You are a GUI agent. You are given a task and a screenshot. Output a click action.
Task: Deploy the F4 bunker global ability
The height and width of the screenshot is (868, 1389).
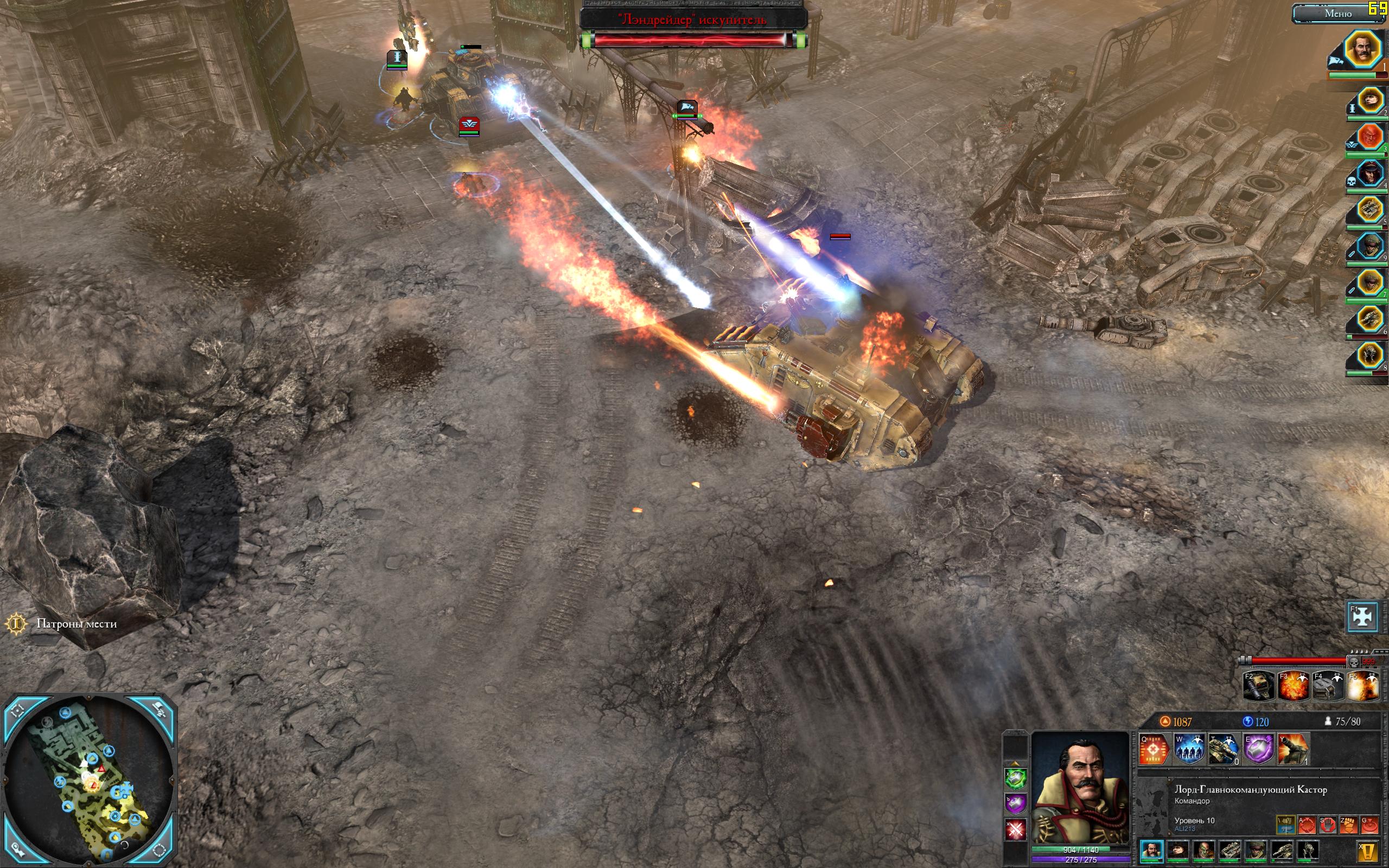coord(1328,686)
